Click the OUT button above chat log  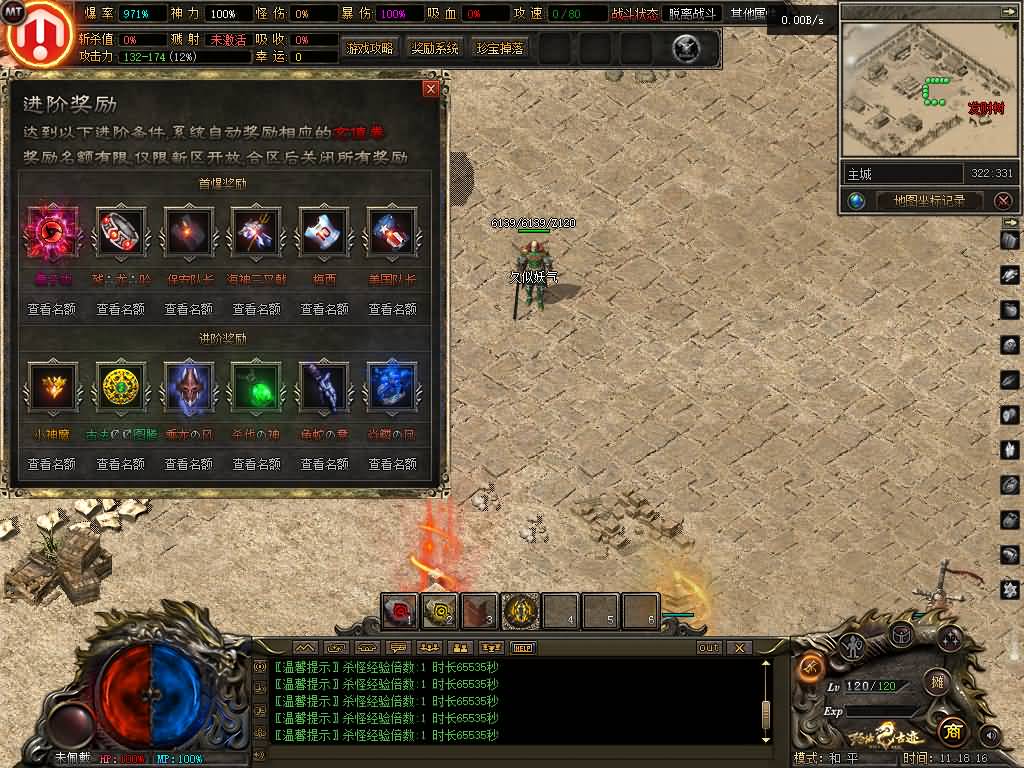point(708,648)
